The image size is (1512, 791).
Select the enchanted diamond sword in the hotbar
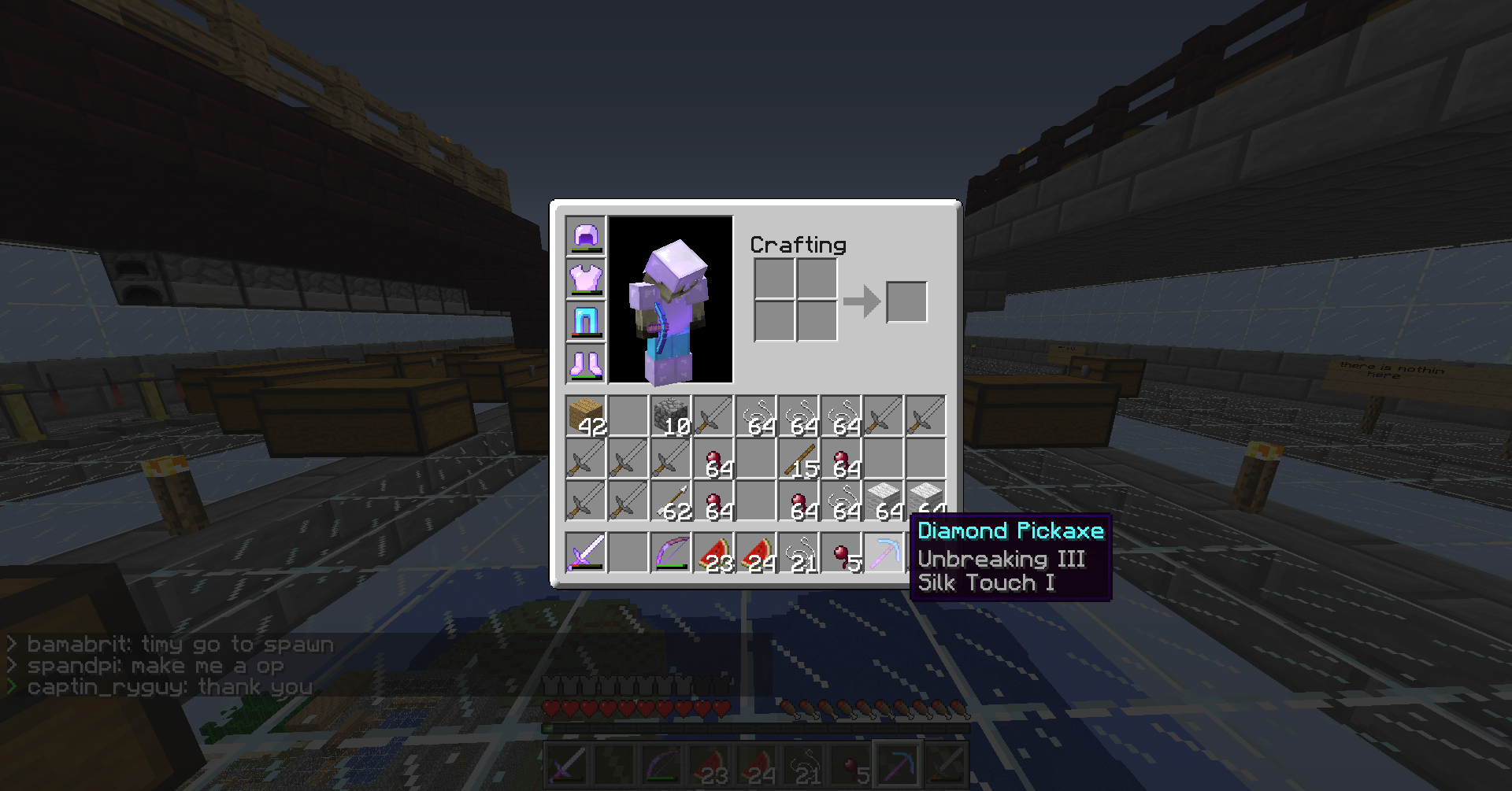586,551
